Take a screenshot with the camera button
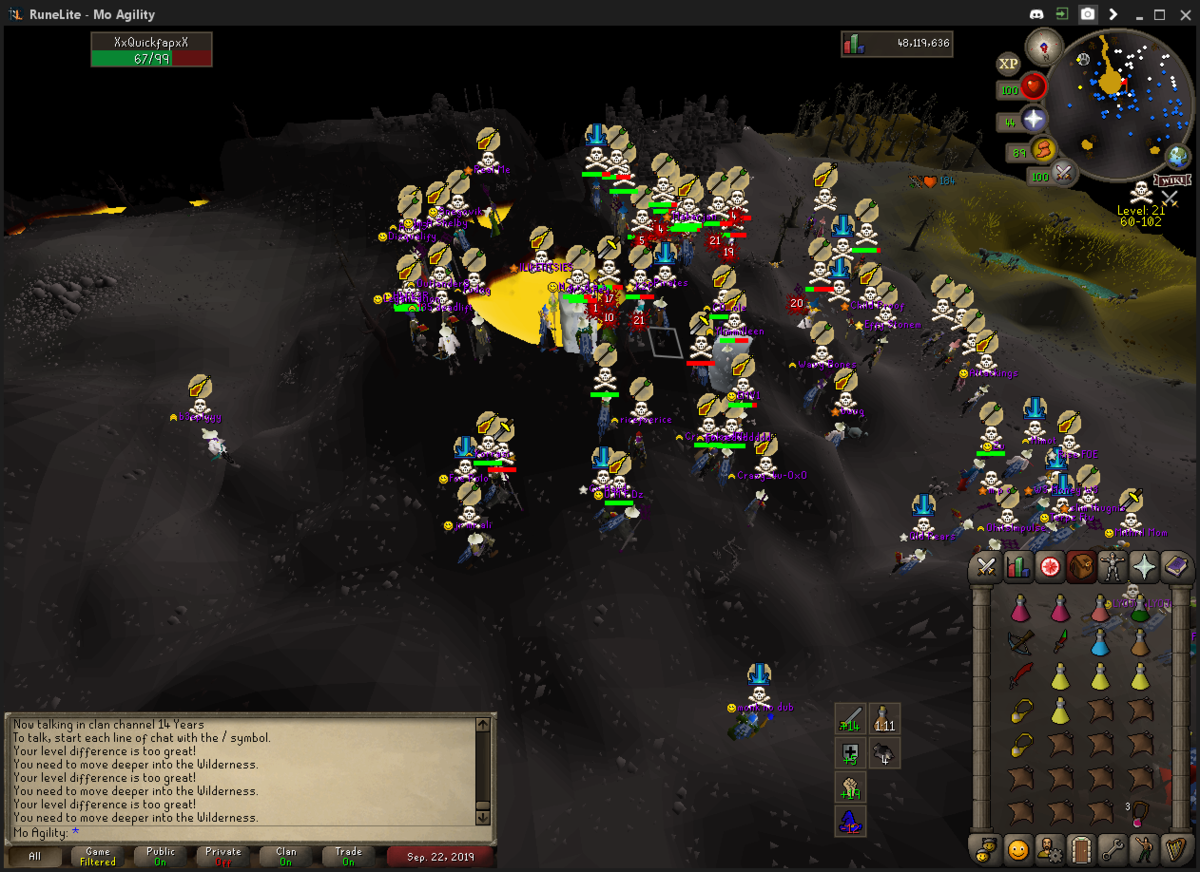The width and height of the screenshot is (1200, 872). tap(1087, 15)
